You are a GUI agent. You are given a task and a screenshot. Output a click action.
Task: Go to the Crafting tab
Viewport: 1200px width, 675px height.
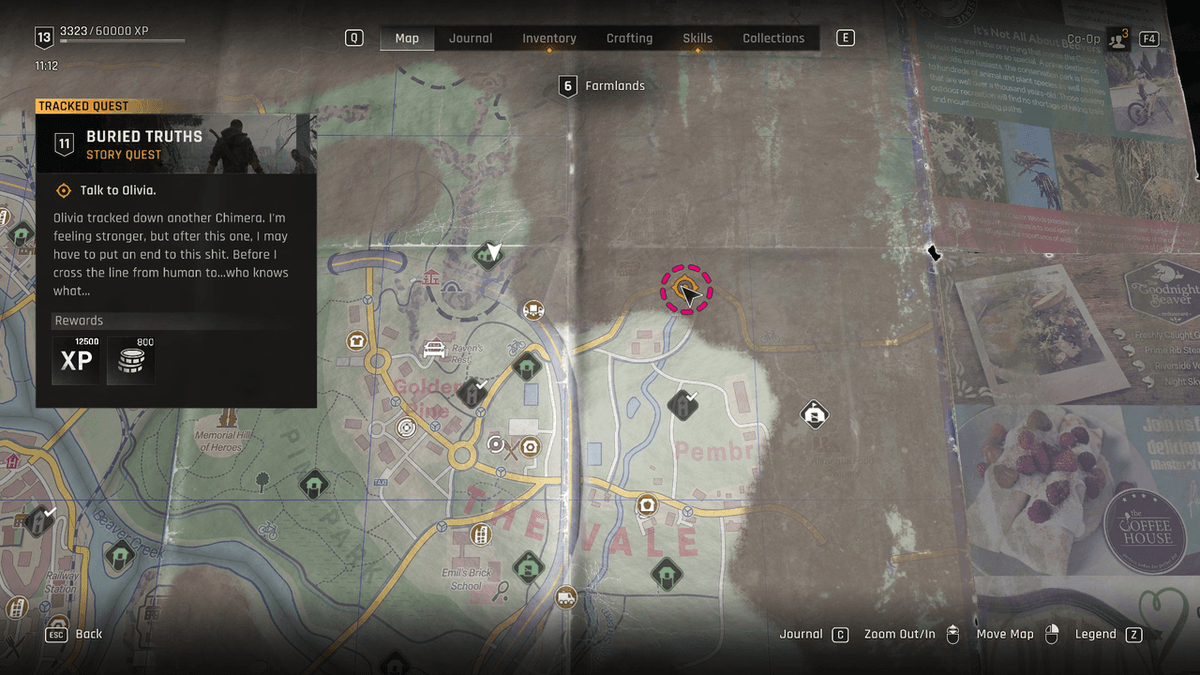pyautogui.click(x=629, y=38)
